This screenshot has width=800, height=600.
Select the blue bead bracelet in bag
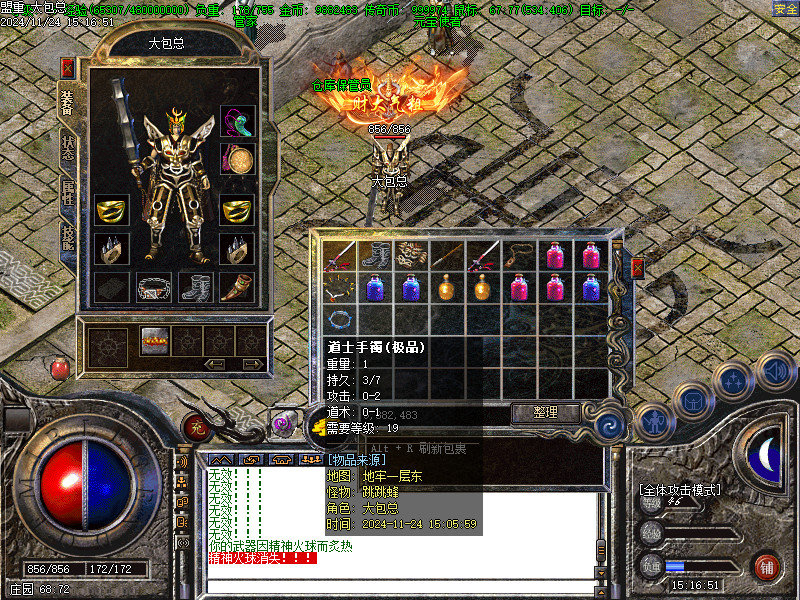[x=341, y=321]
